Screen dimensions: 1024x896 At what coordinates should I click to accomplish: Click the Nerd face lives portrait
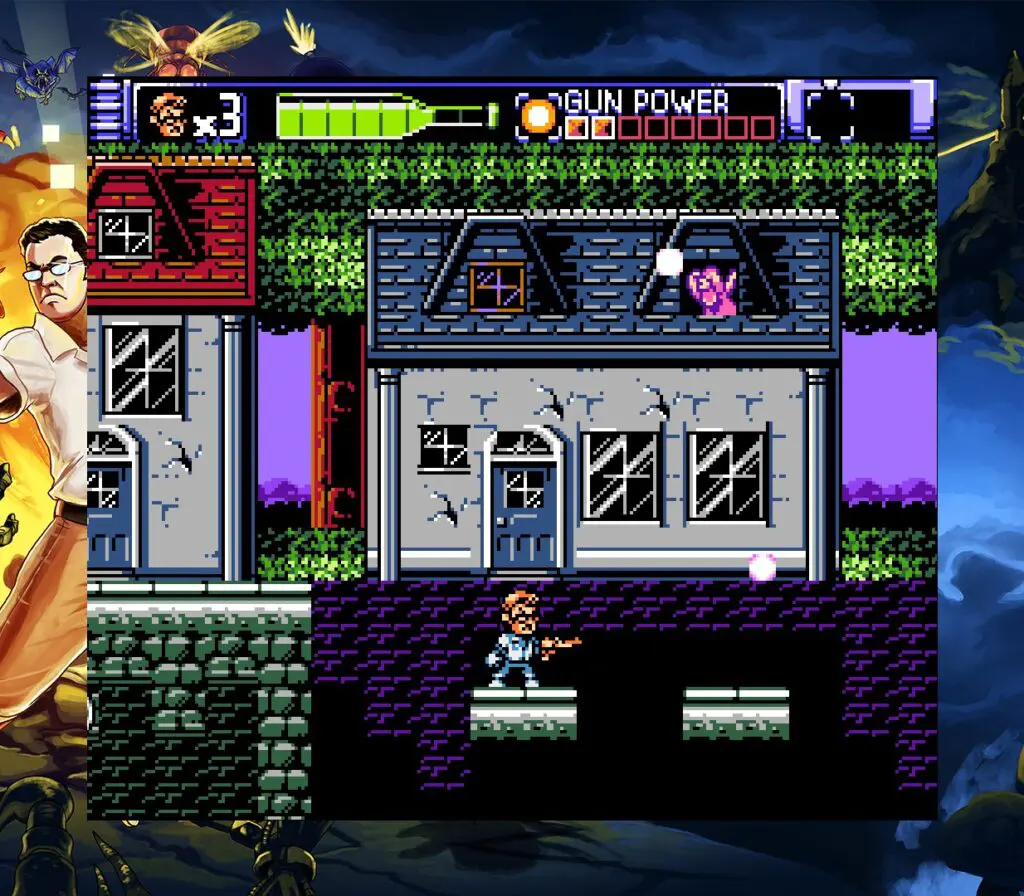(x=167, y=115)
